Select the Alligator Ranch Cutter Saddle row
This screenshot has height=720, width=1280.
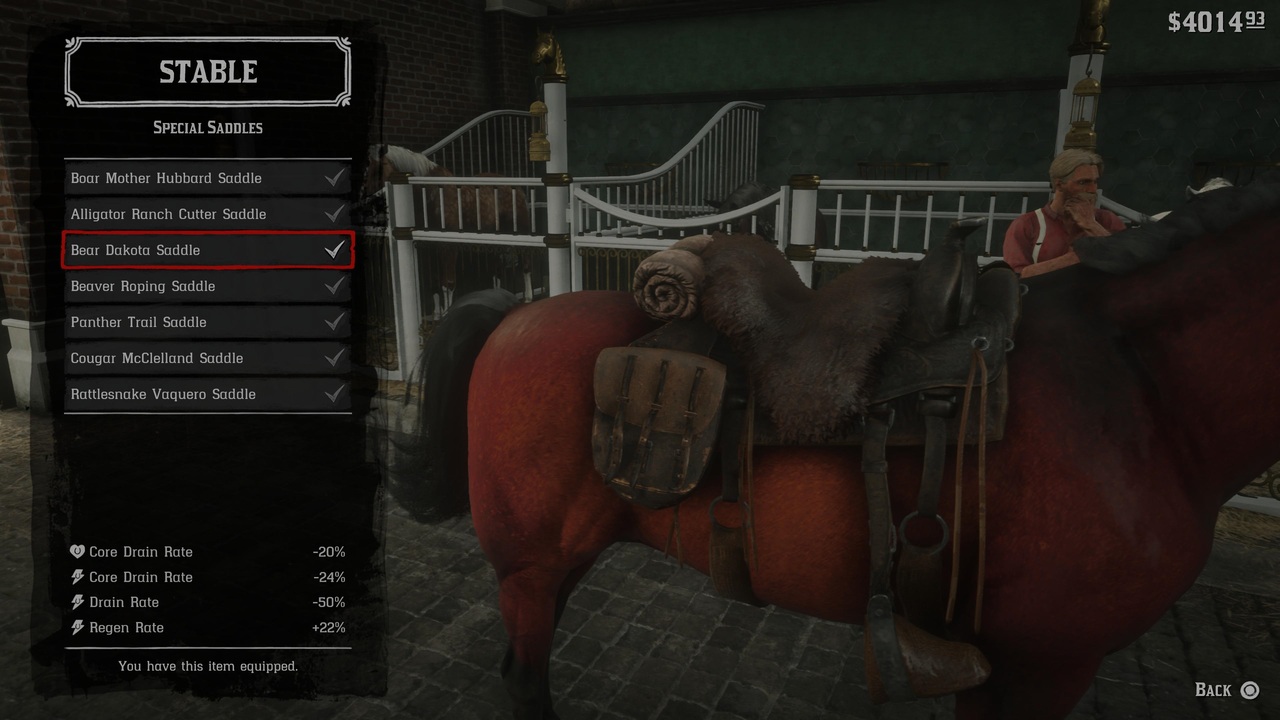pos(207,213)
